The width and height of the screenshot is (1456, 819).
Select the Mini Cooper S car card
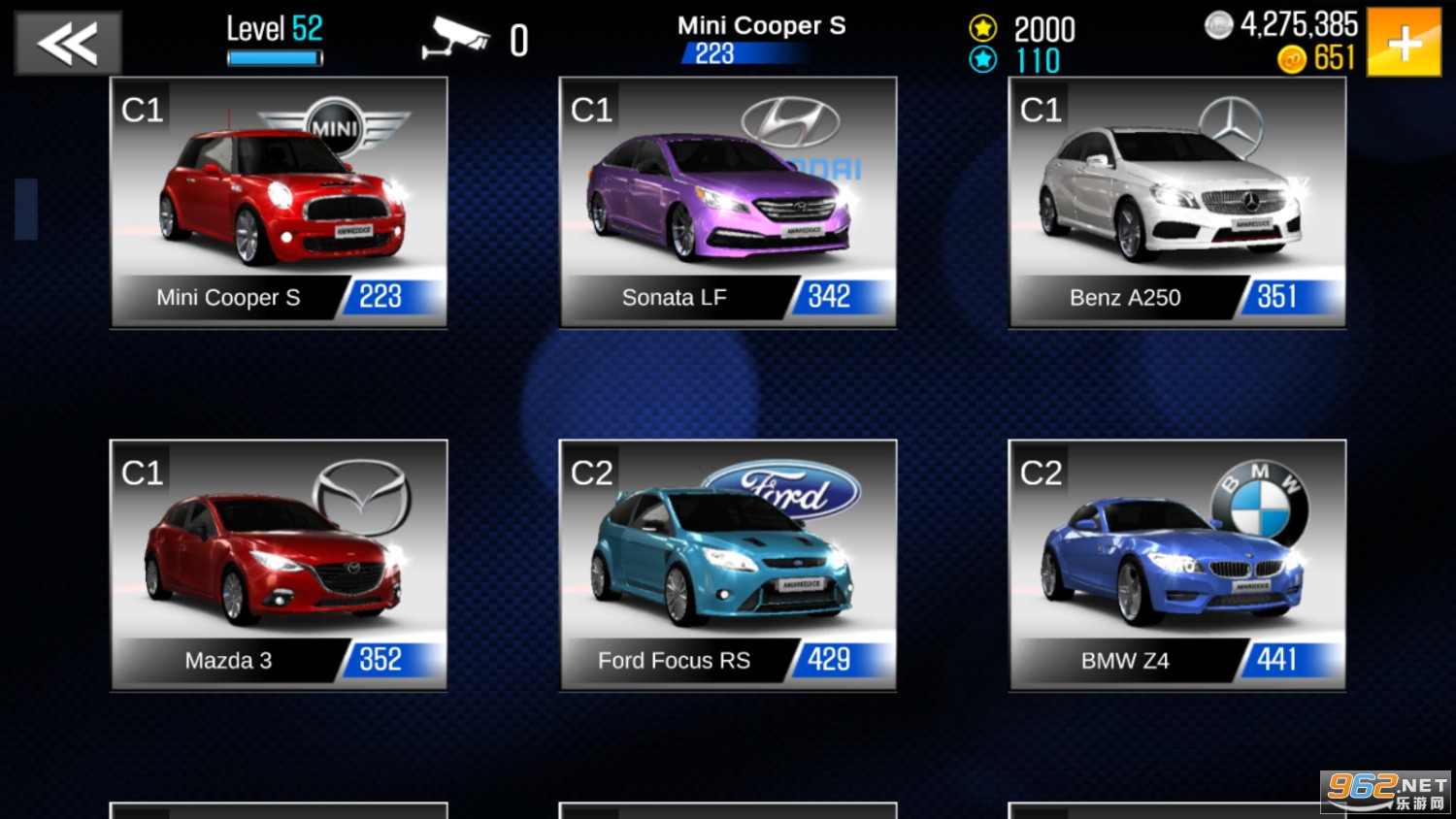279,202
